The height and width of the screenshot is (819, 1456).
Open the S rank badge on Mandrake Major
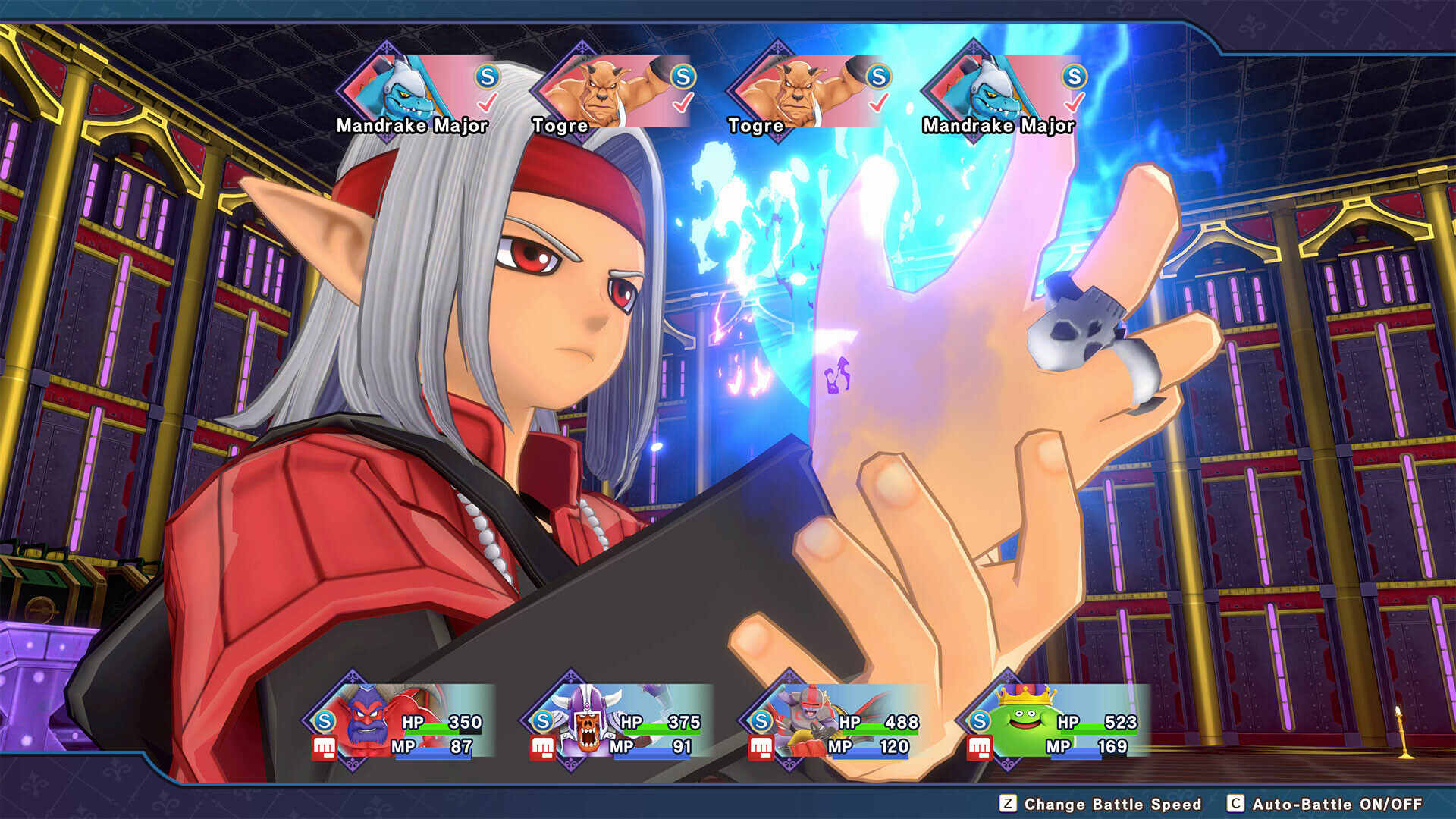pos(489,75)
